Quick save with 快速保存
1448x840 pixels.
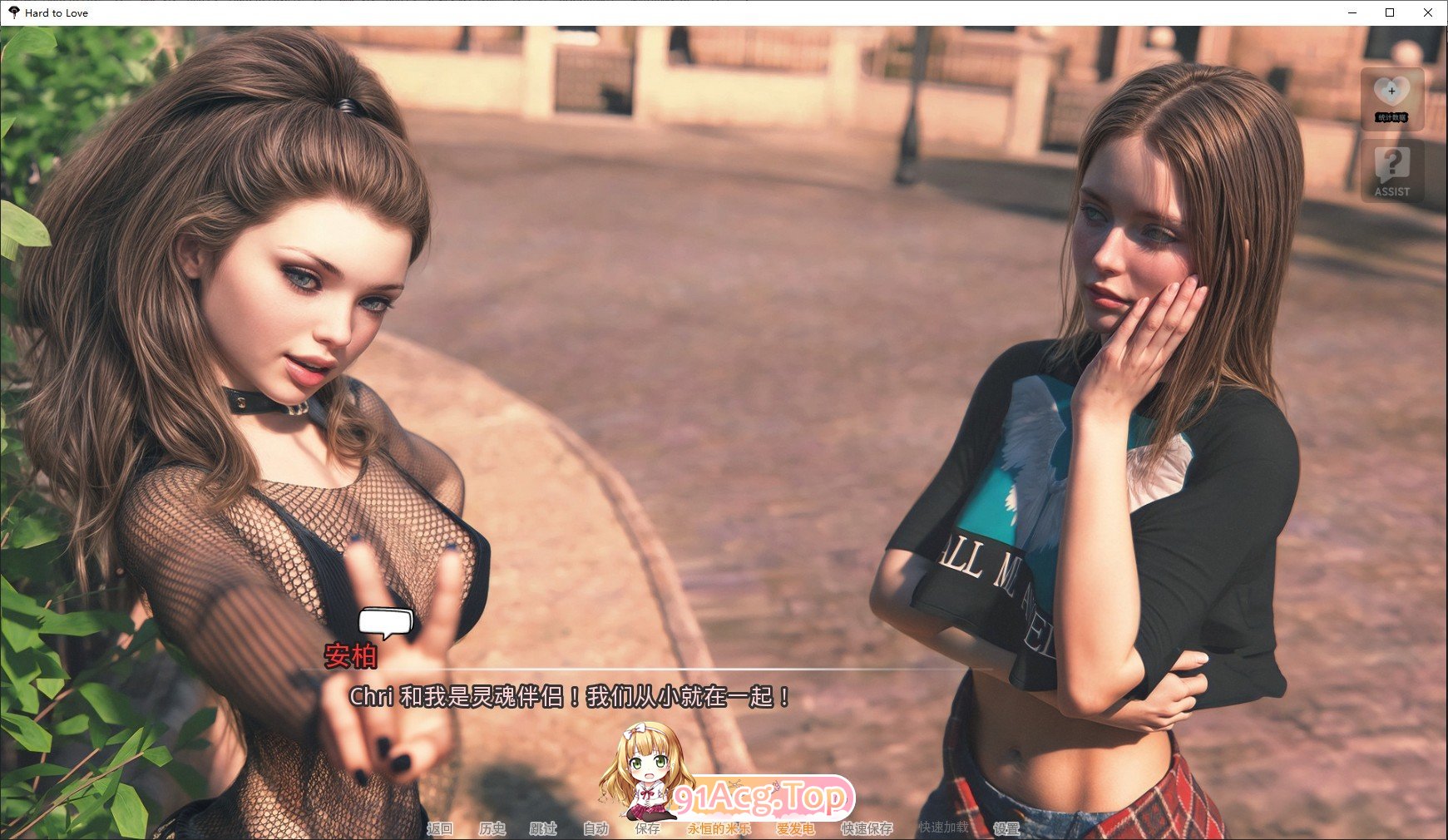tap(867, 828)
